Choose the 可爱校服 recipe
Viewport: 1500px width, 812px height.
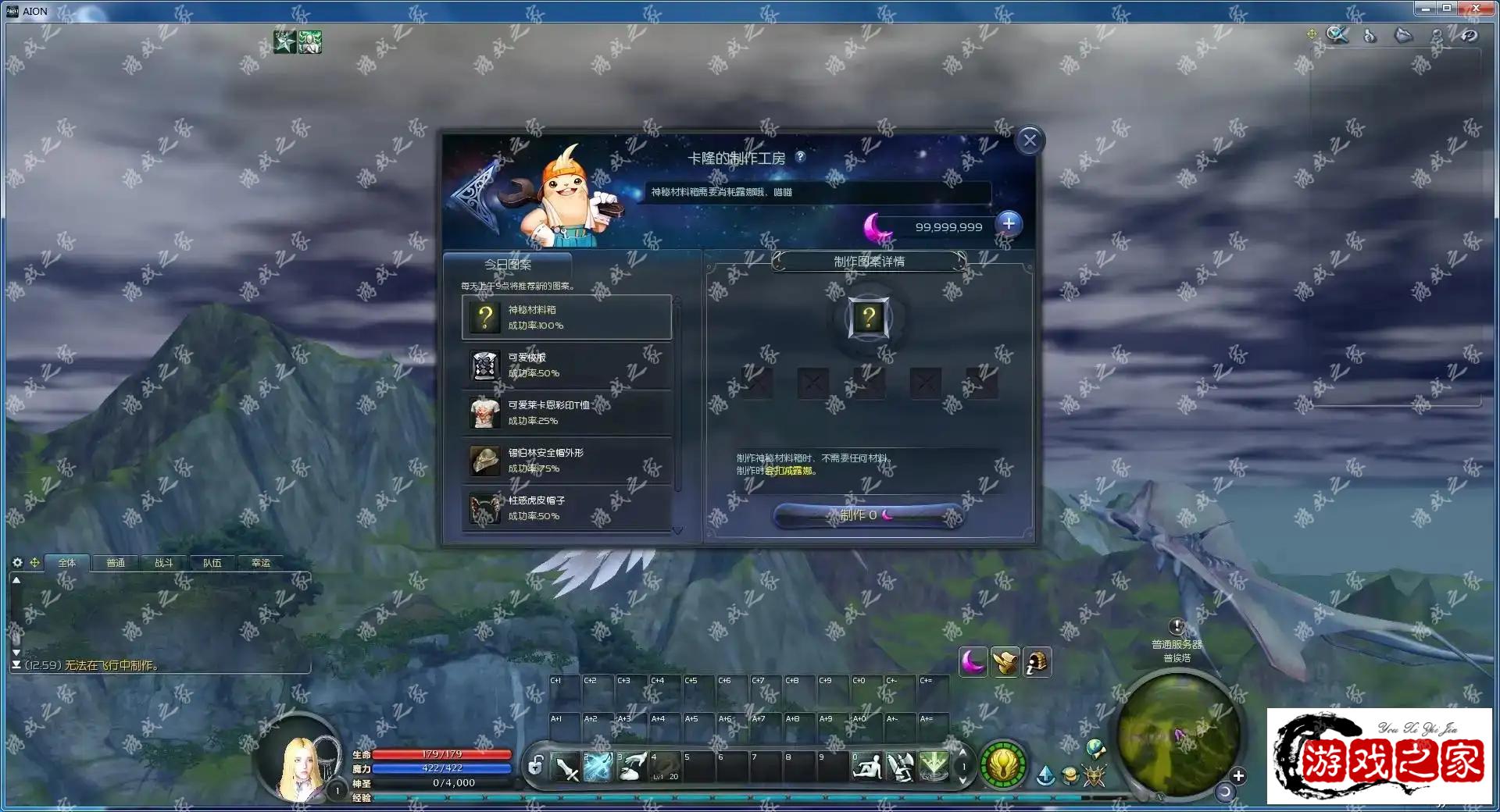click(x=566, y=365)
